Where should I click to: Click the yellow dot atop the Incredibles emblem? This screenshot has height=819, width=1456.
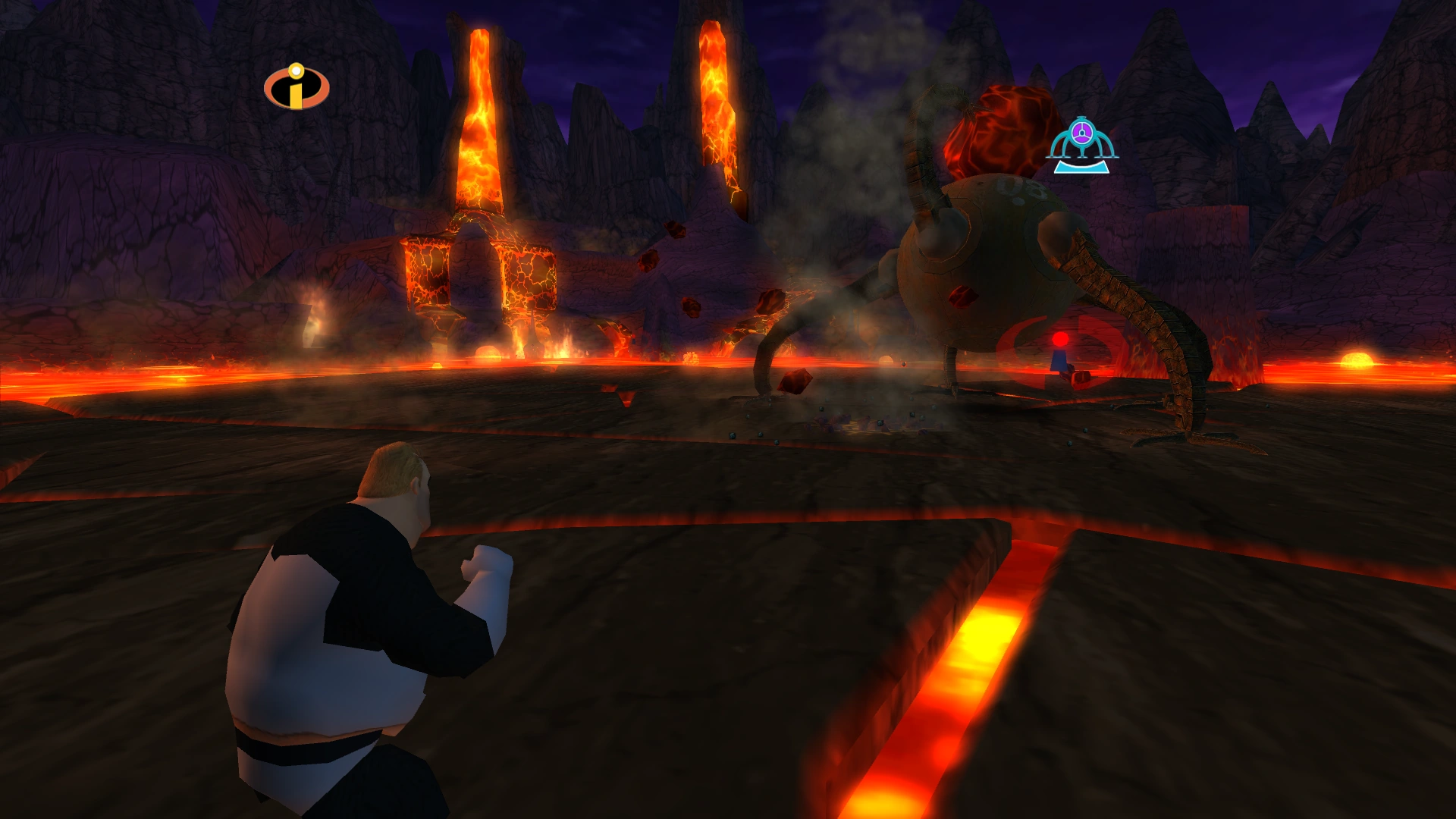coord(295,72)
